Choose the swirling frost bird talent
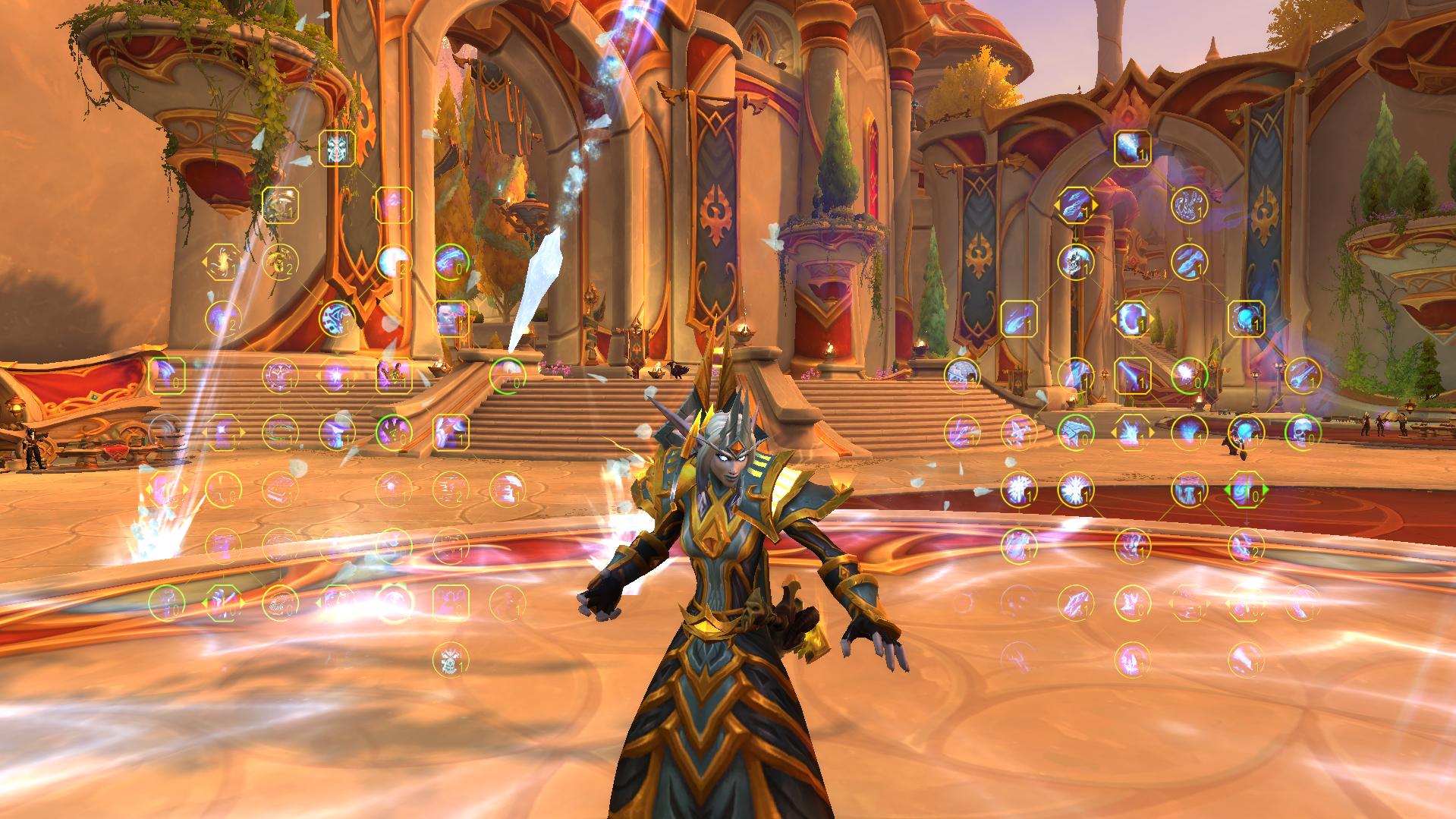Screen dimensions: 1456x819 [1189, 205]
